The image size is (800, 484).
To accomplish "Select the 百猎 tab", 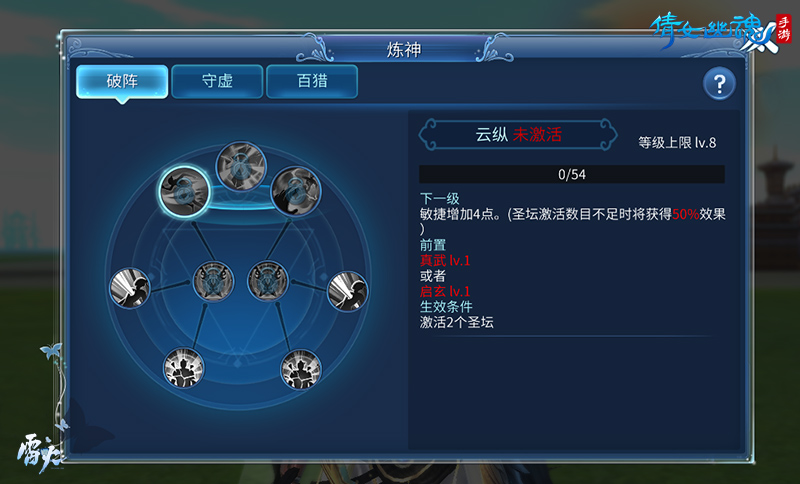I will pyautogui.click(x=312, y=81).
